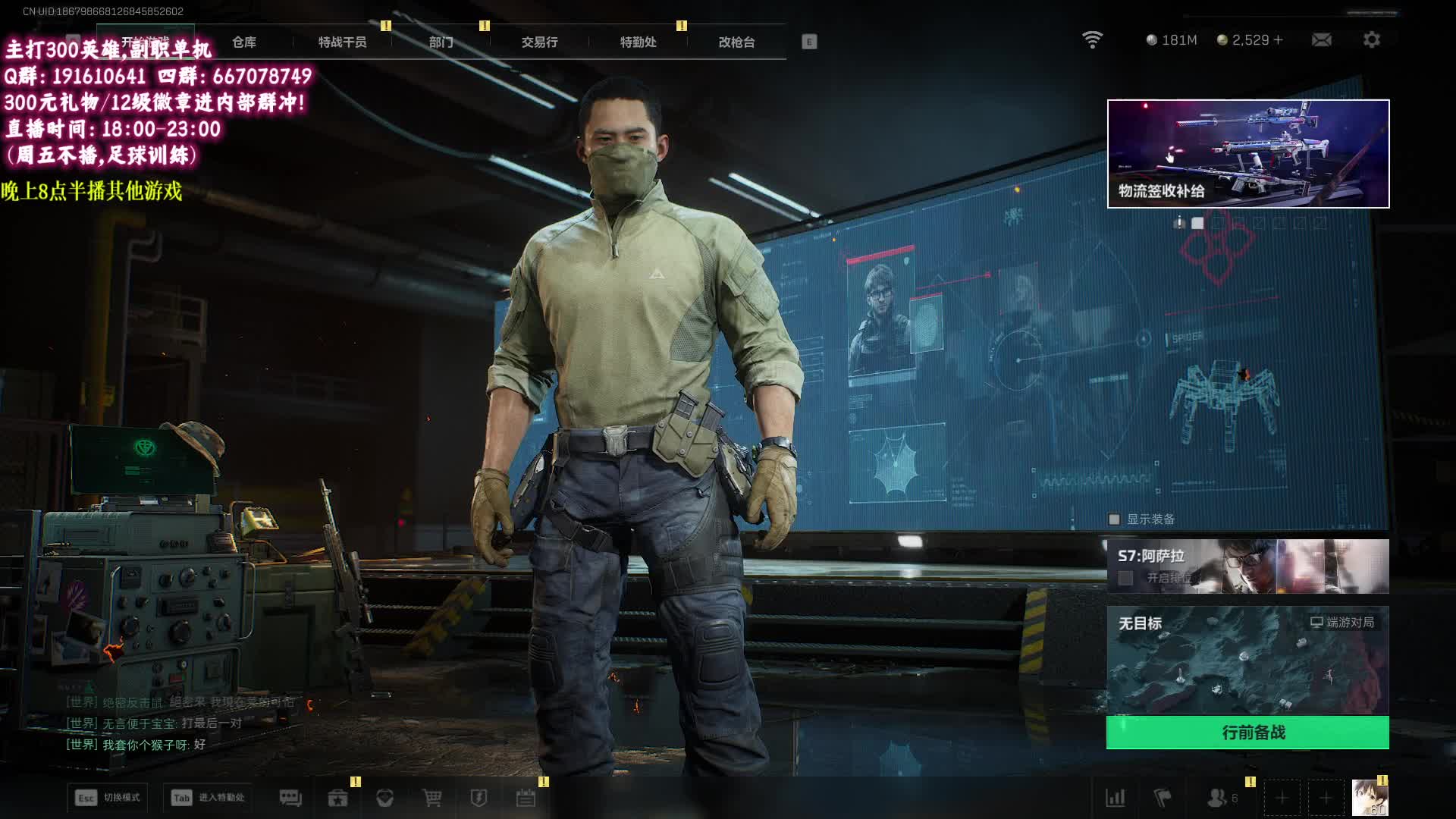Select the 无目标 map mode card
Viewport: 1456px width, 819px height.
coord(1247,660)
